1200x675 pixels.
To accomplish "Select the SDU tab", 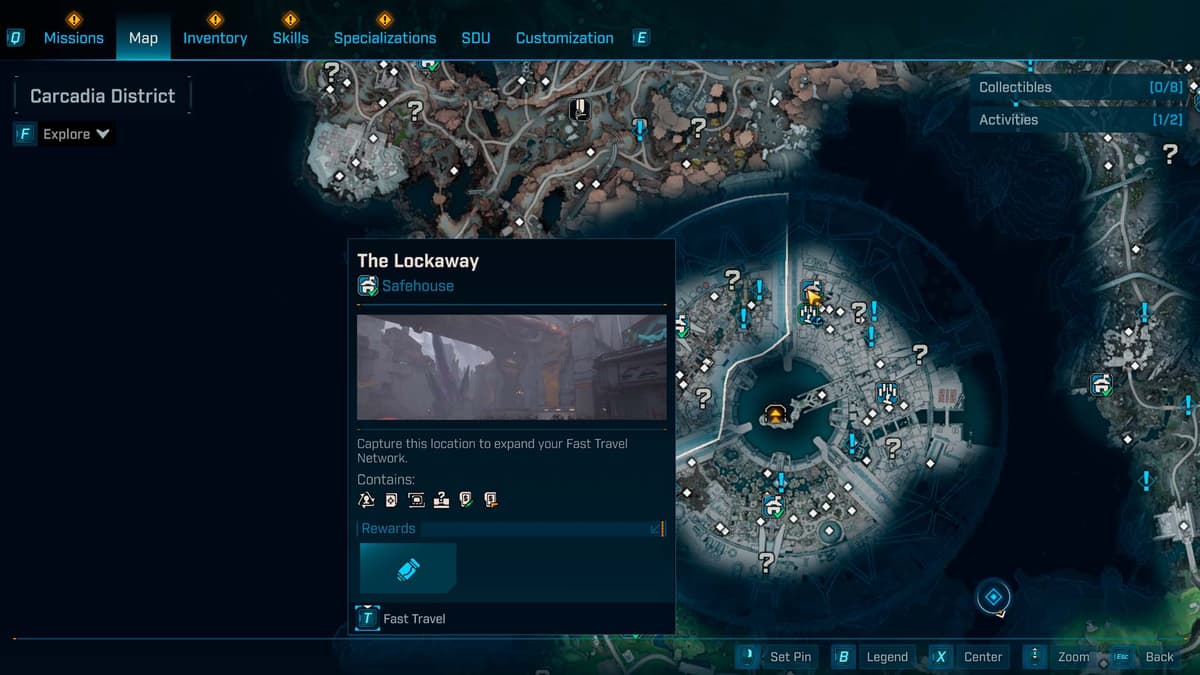I will pyautogui.click(x=476, y=38).
